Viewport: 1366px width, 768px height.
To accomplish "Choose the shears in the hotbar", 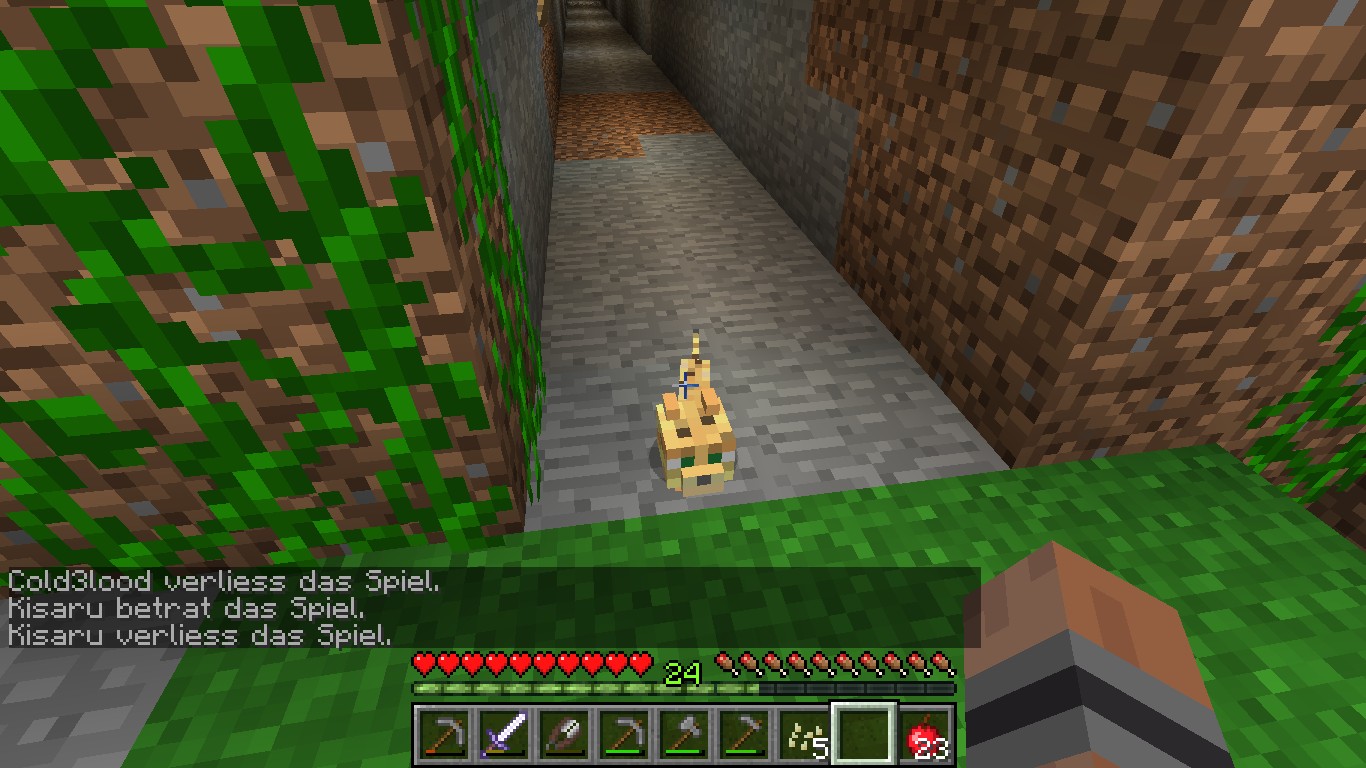I will (x=563, y=736).
